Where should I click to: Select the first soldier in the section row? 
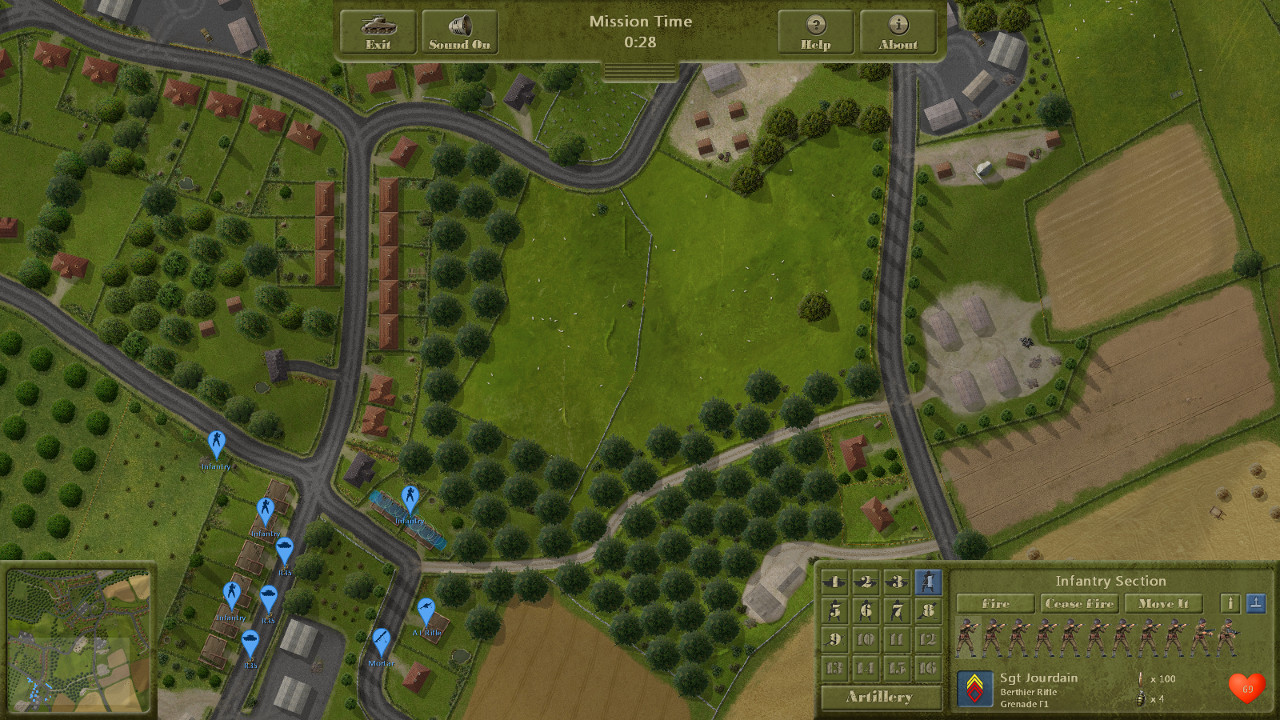[x=967, y=637]
